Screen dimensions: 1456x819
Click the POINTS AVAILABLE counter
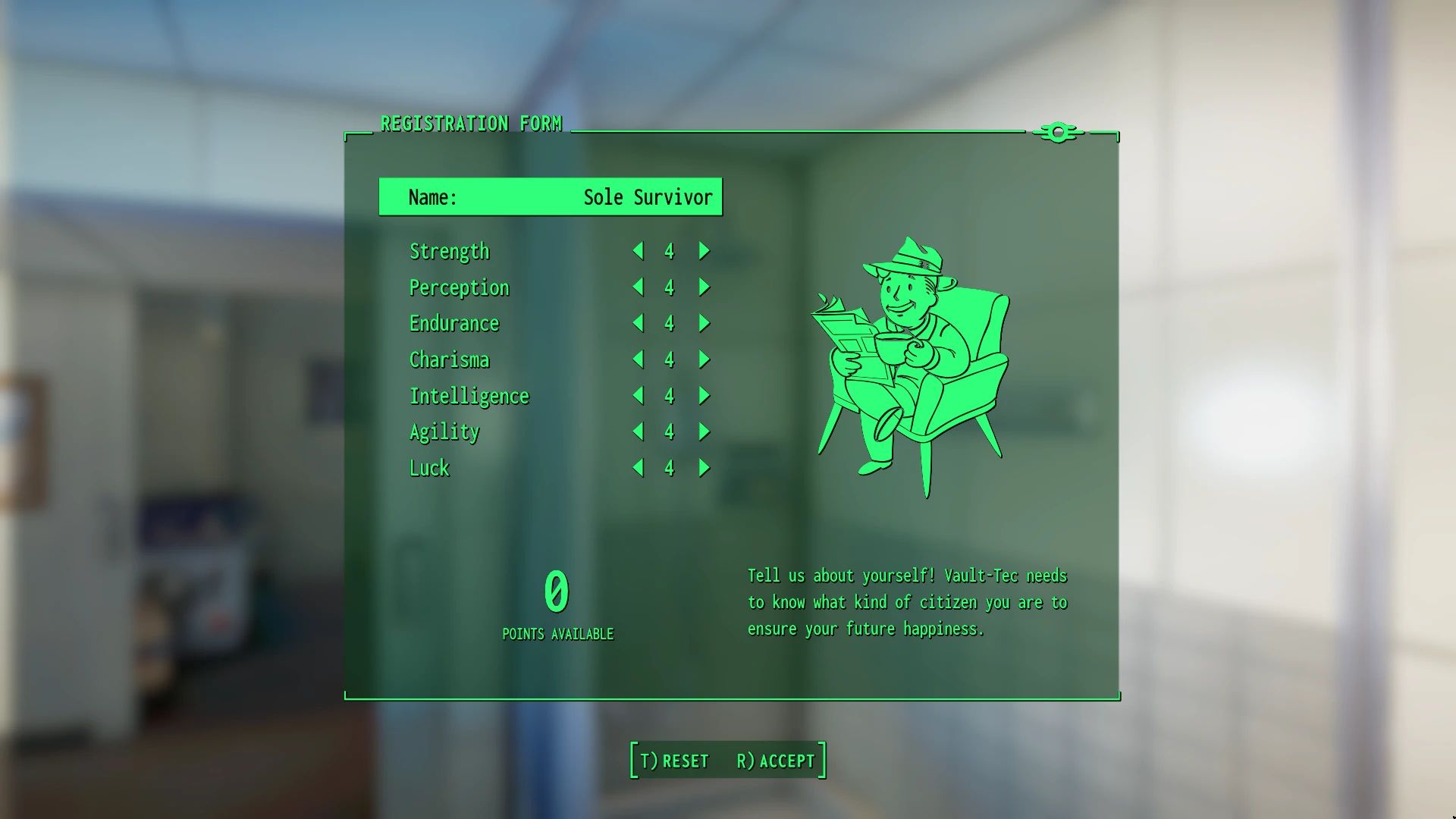[557, 599]
